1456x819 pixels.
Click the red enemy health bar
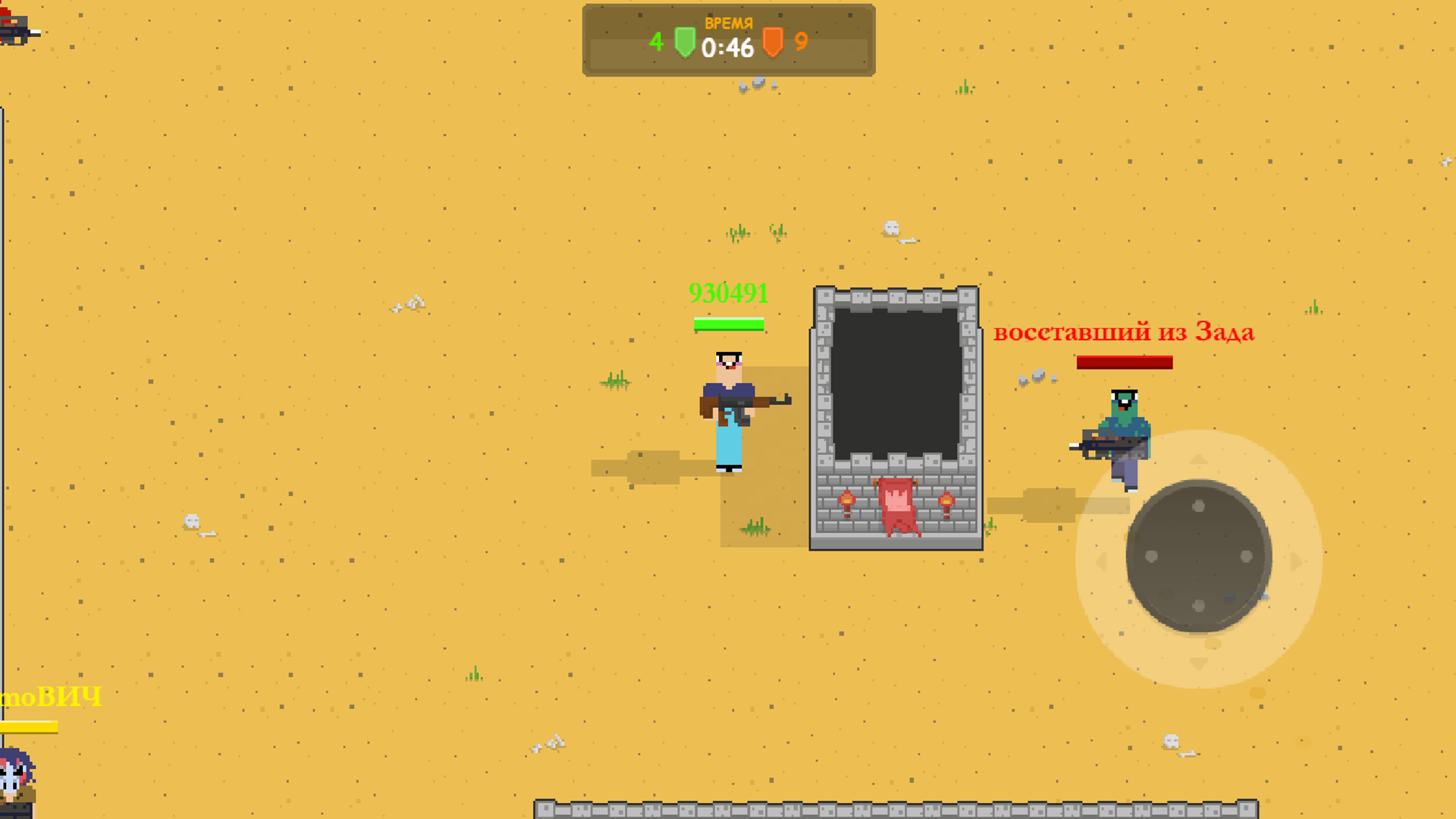(1124, 362)
